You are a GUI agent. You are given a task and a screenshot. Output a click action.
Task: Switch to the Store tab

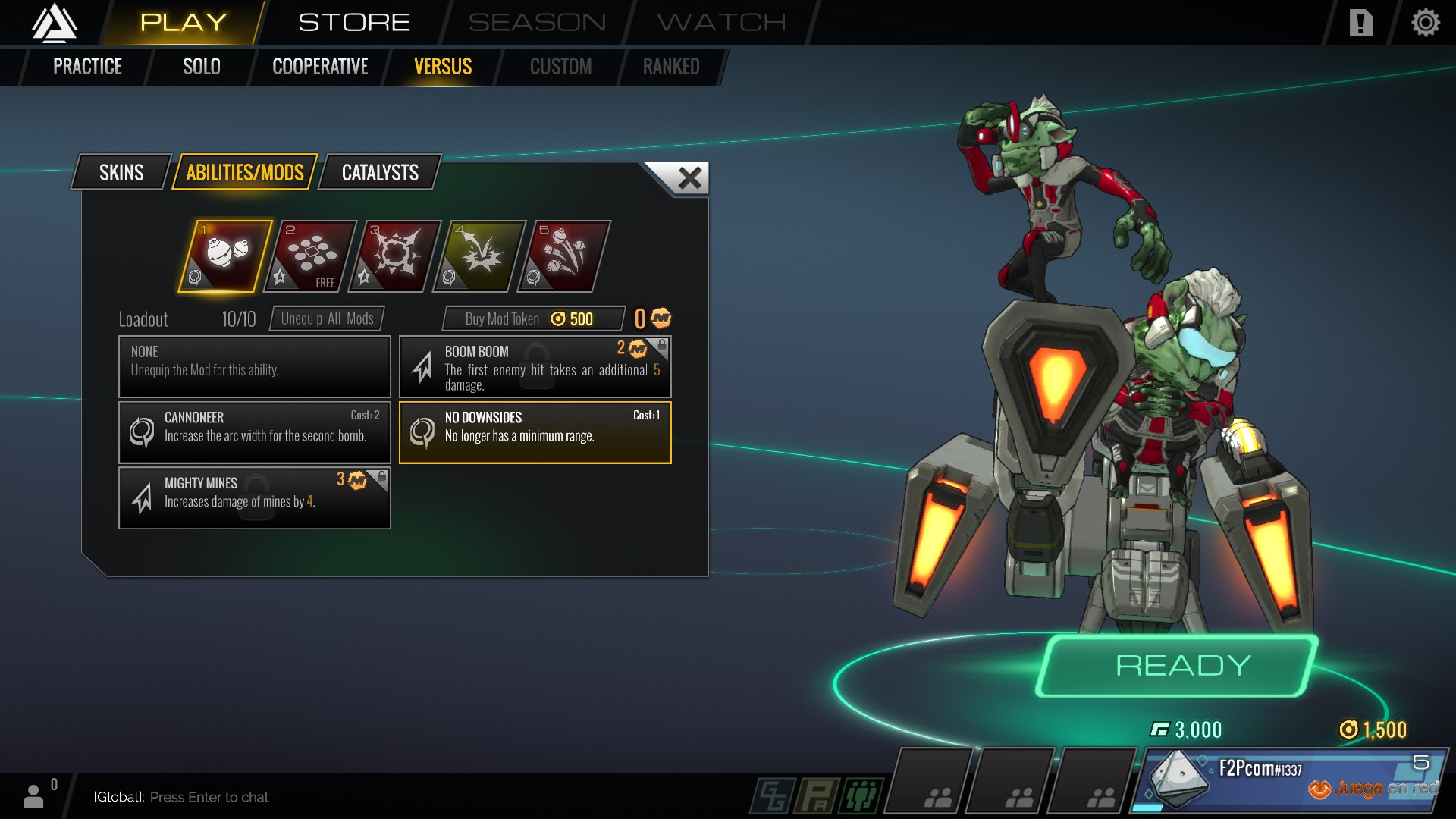(x=353, y=23)
